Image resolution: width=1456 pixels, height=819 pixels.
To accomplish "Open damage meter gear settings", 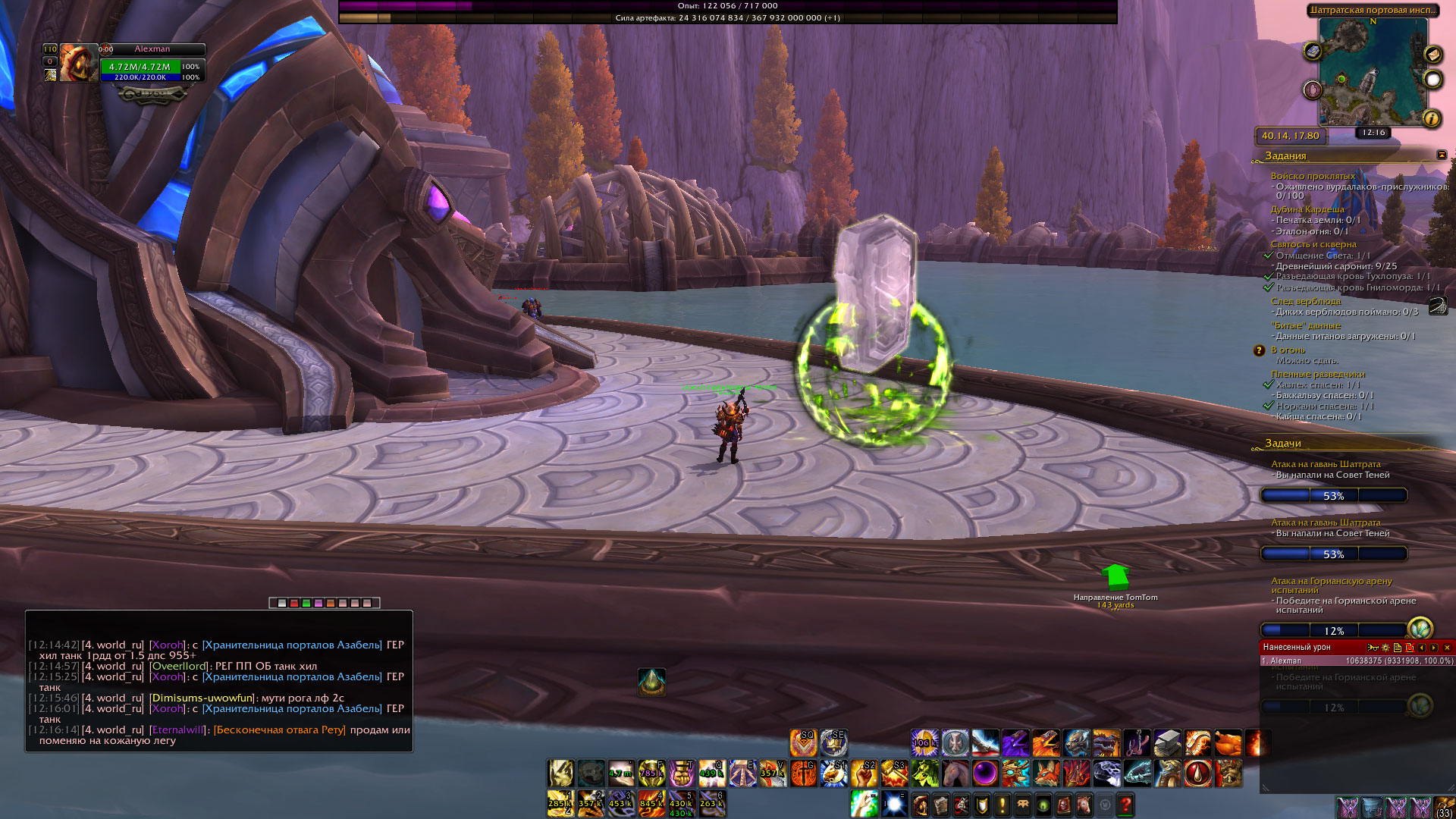I will (x=1385, y=648).
